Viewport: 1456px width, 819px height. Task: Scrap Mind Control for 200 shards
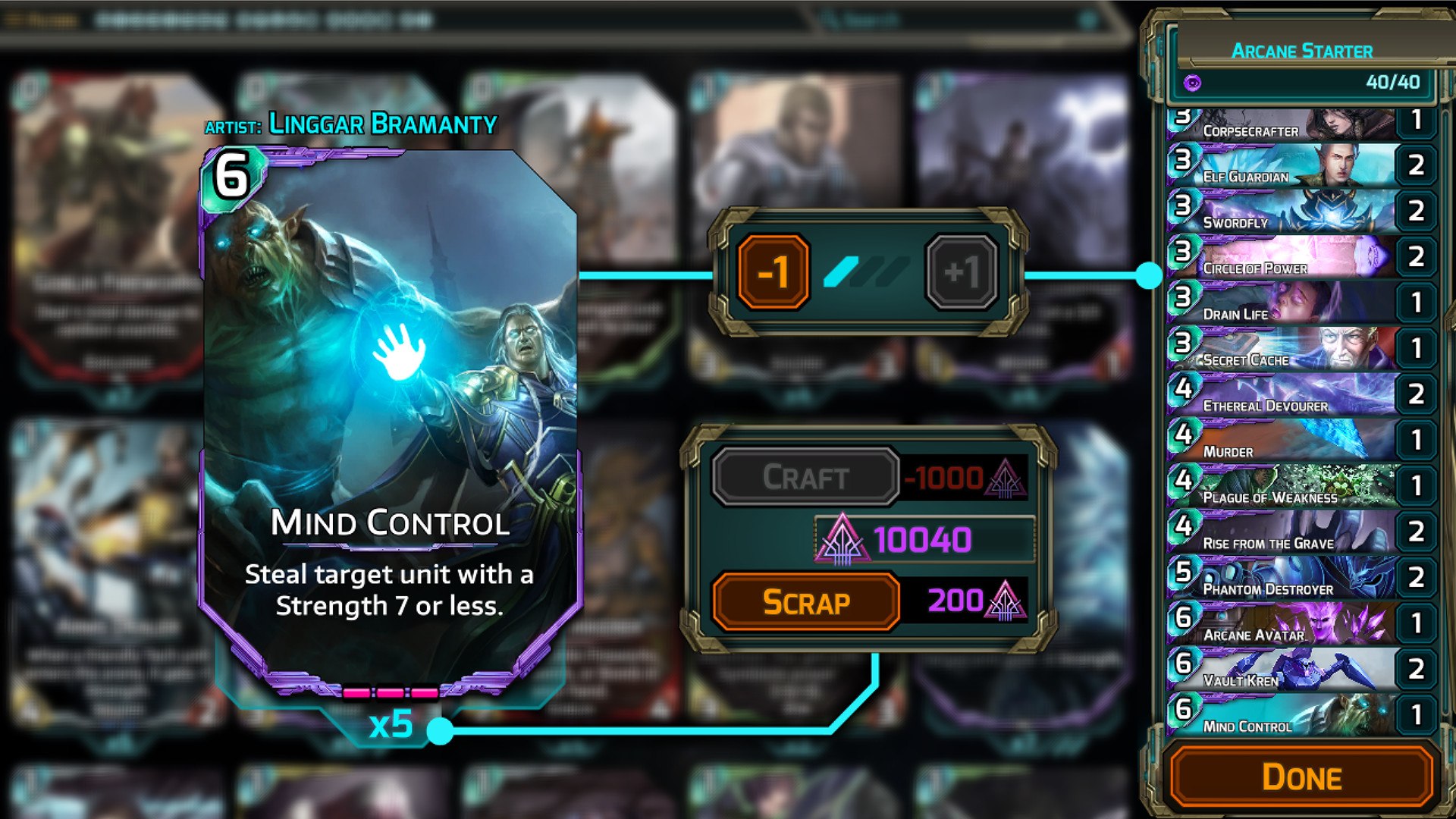coord(805,602)
